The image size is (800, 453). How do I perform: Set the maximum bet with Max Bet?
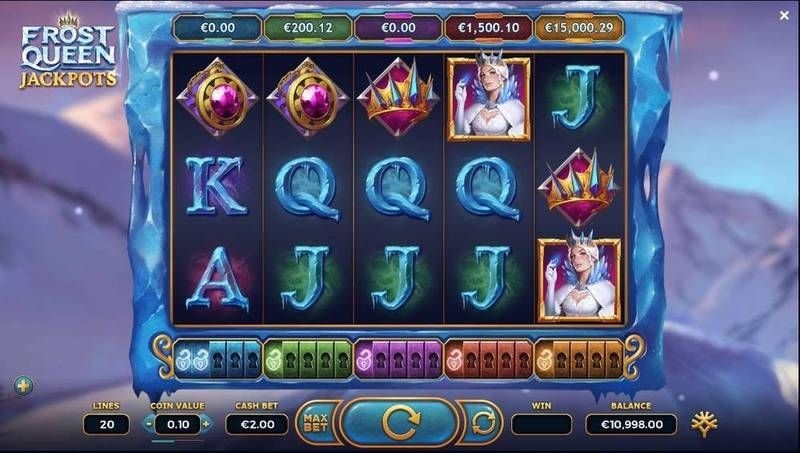click(x=316, y=423)
